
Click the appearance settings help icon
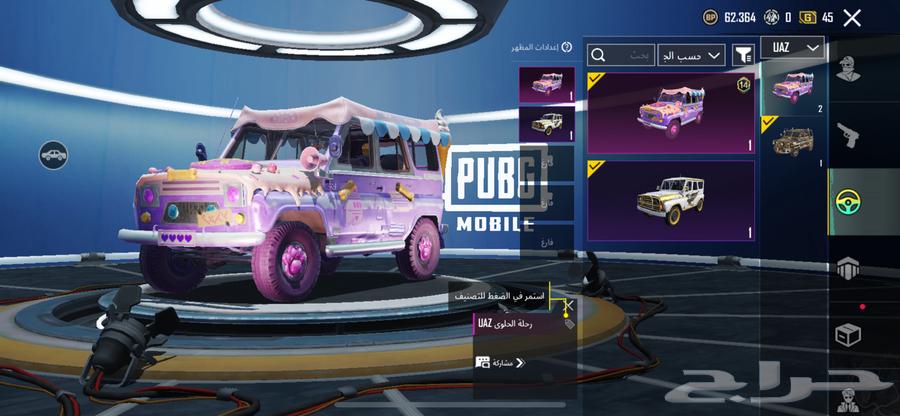click(x=567, y=47)
